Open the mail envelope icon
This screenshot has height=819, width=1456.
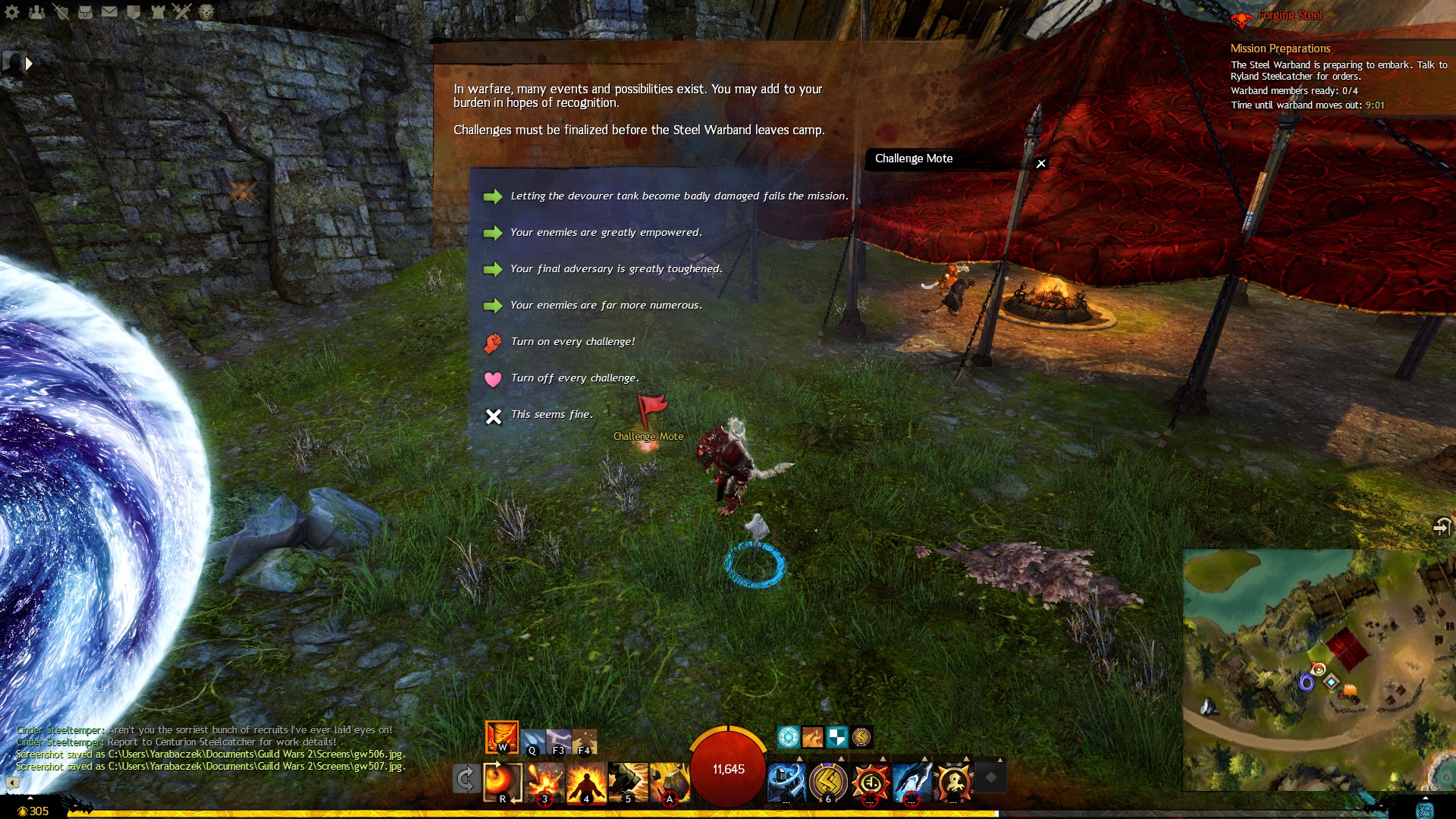click(109, 11)
